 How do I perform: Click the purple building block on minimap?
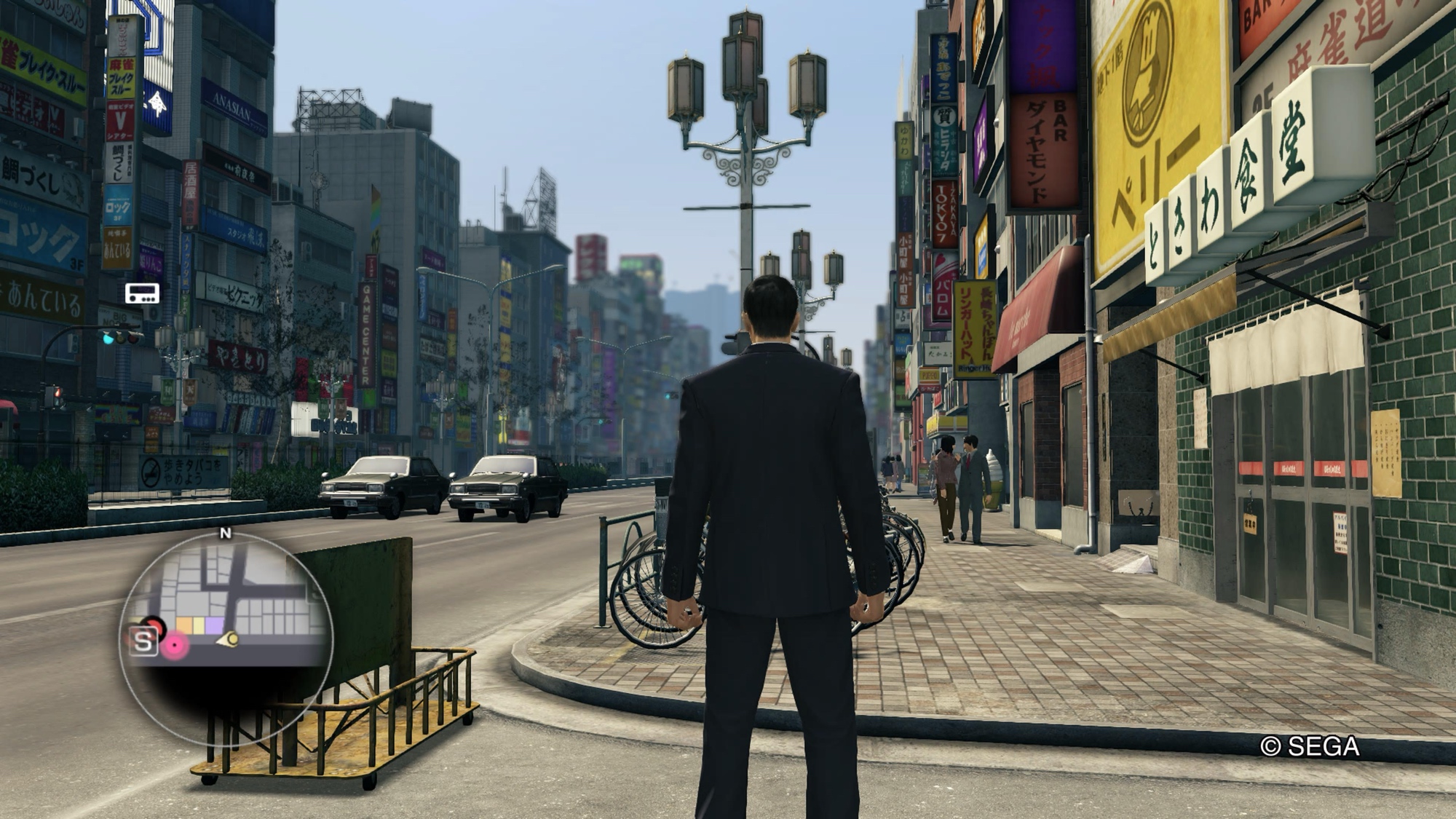tap(214, 625)
